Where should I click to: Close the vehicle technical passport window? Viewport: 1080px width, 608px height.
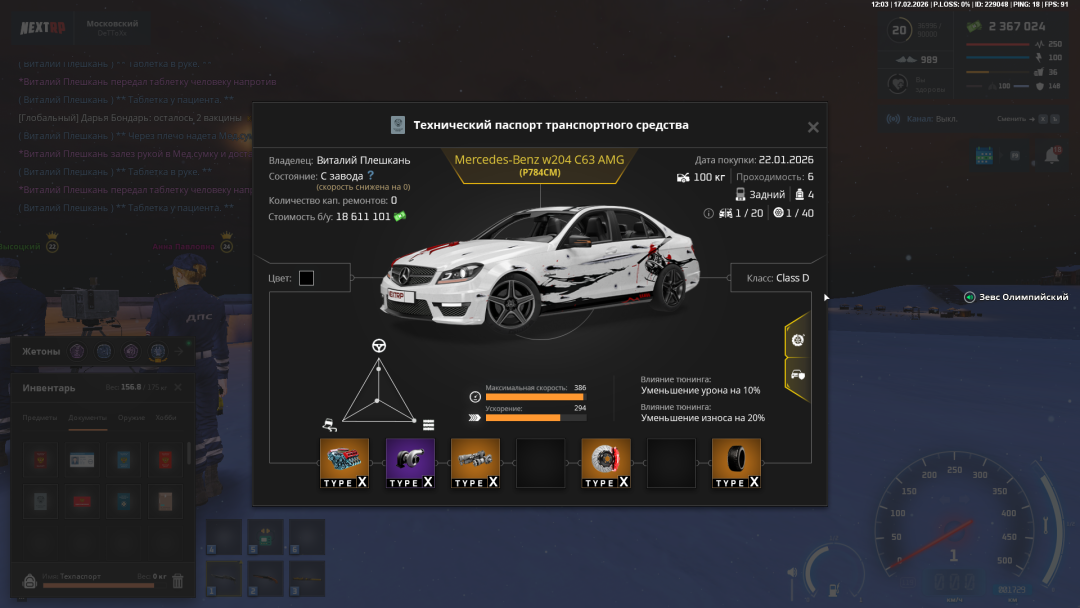point(813,127)
